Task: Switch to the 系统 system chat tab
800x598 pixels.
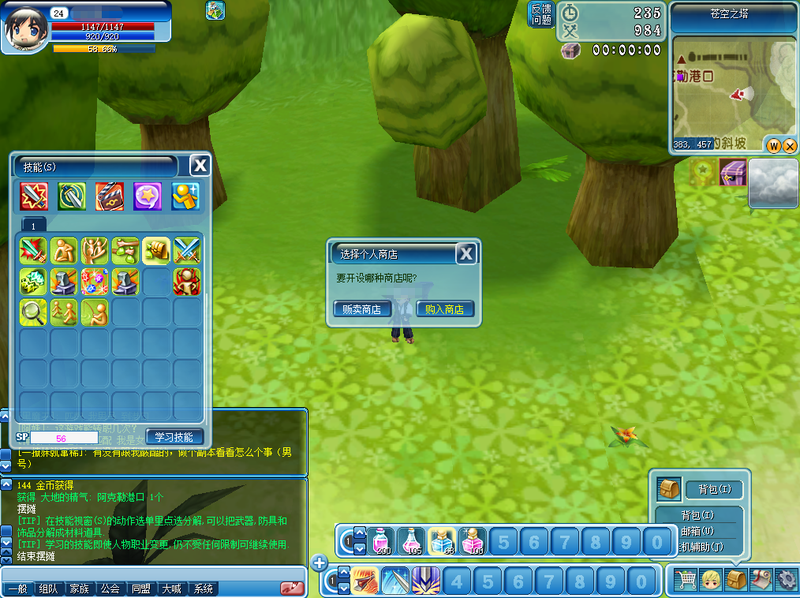Action: [x=203, y=589]
